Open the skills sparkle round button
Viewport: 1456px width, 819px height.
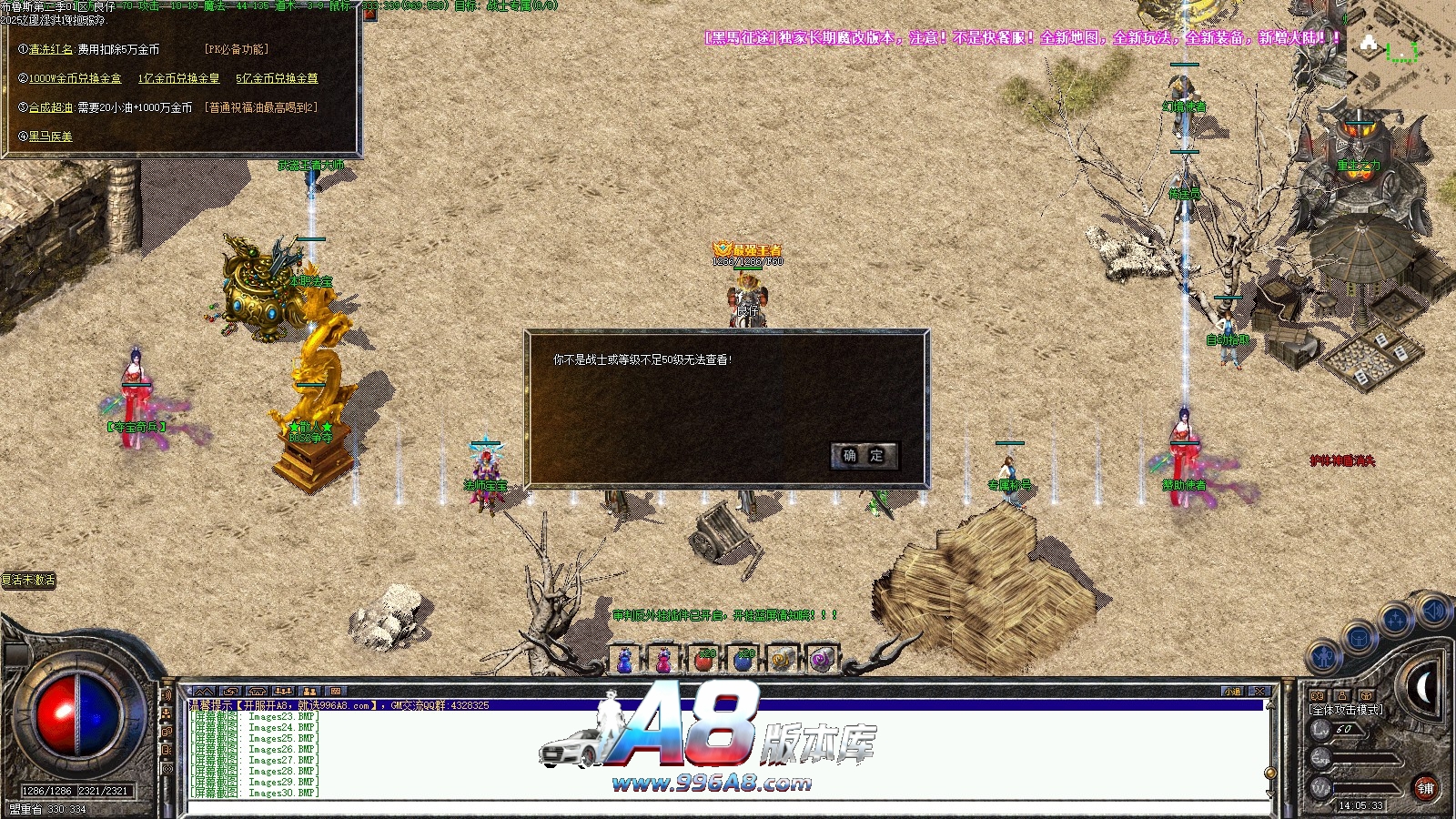point(1395,621)
